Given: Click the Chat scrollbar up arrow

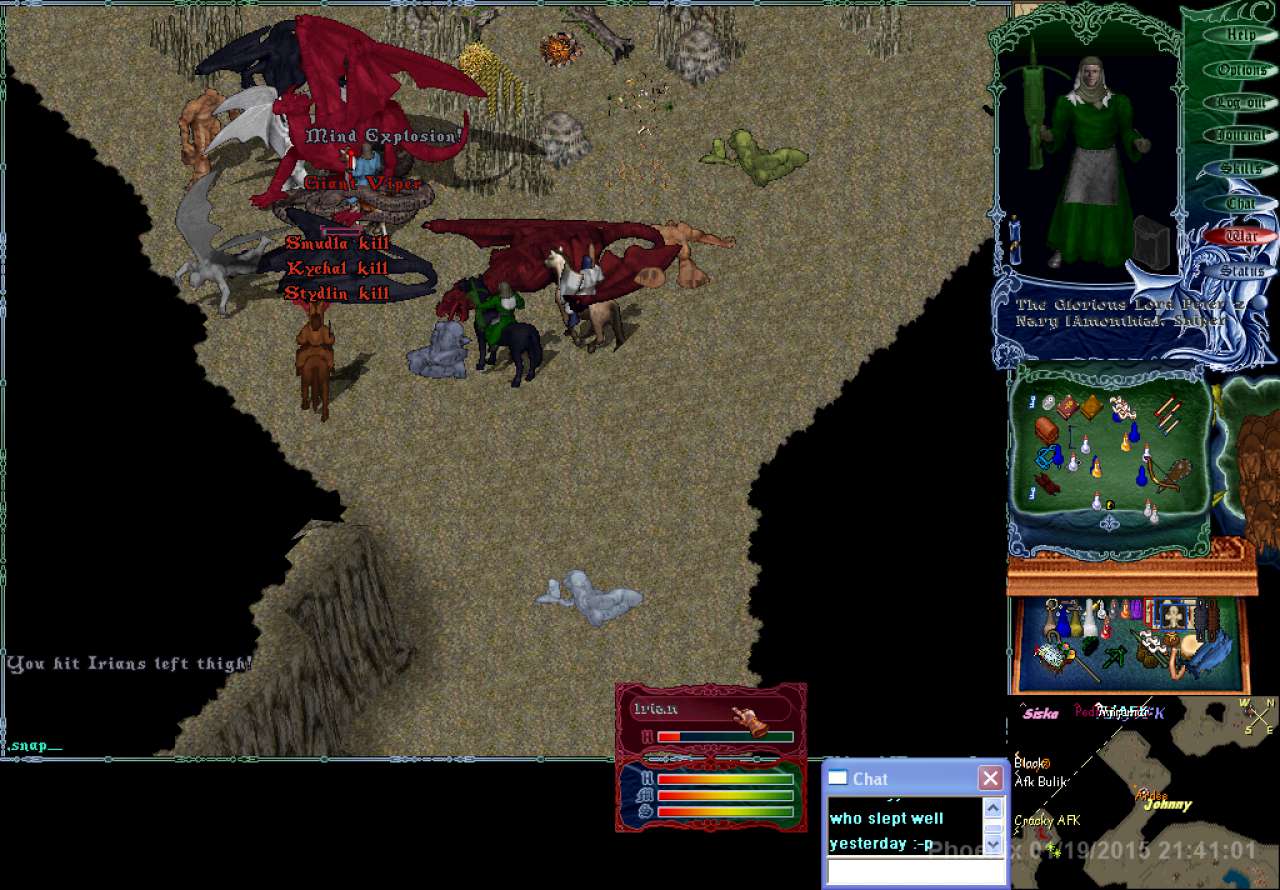Looking at the screenshot, I should coord(993,808).
